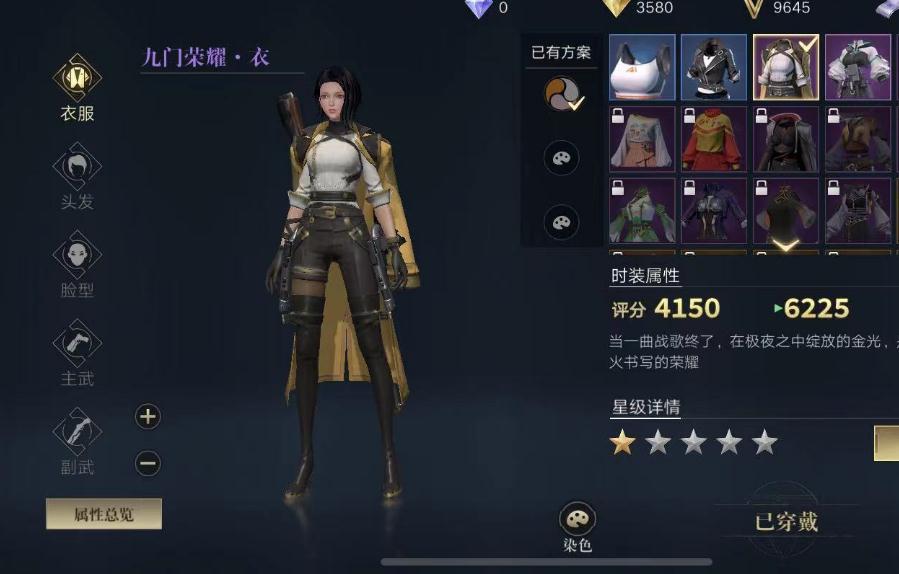This screenshot has width=899, height=574.
Task: Zoom in on character with plus button
Action: click(x=148, y=416)
